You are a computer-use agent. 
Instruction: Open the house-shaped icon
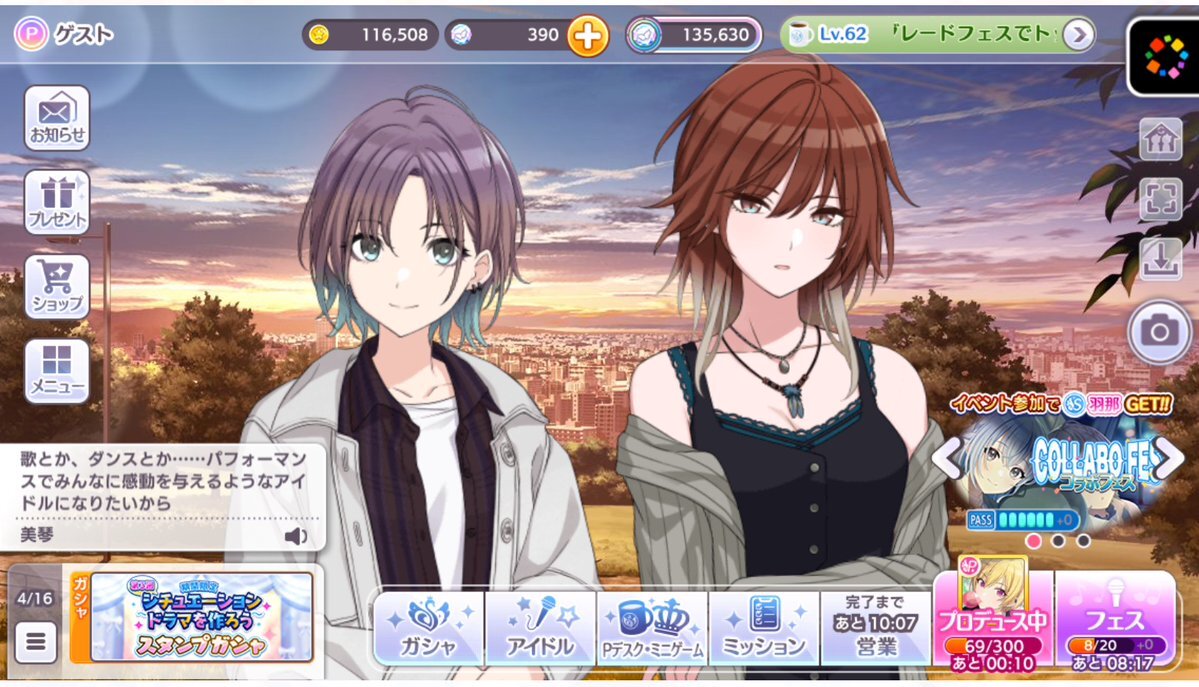pyautogui.click(x=1160, y=139)
